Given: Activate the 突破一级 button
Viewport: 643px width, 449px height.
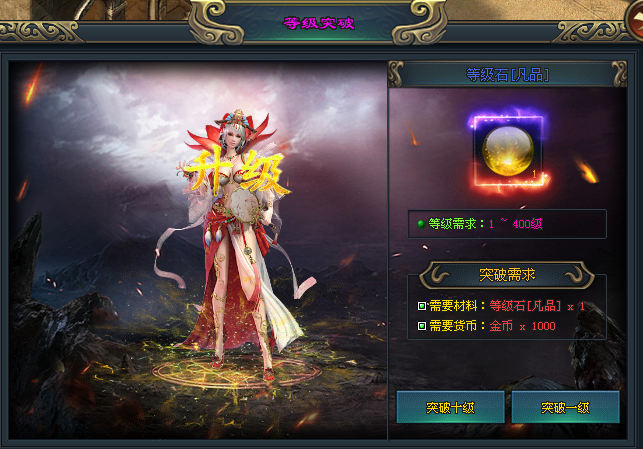Looking at the screenshot, I should pyautogui.click(x=565, y=408).
